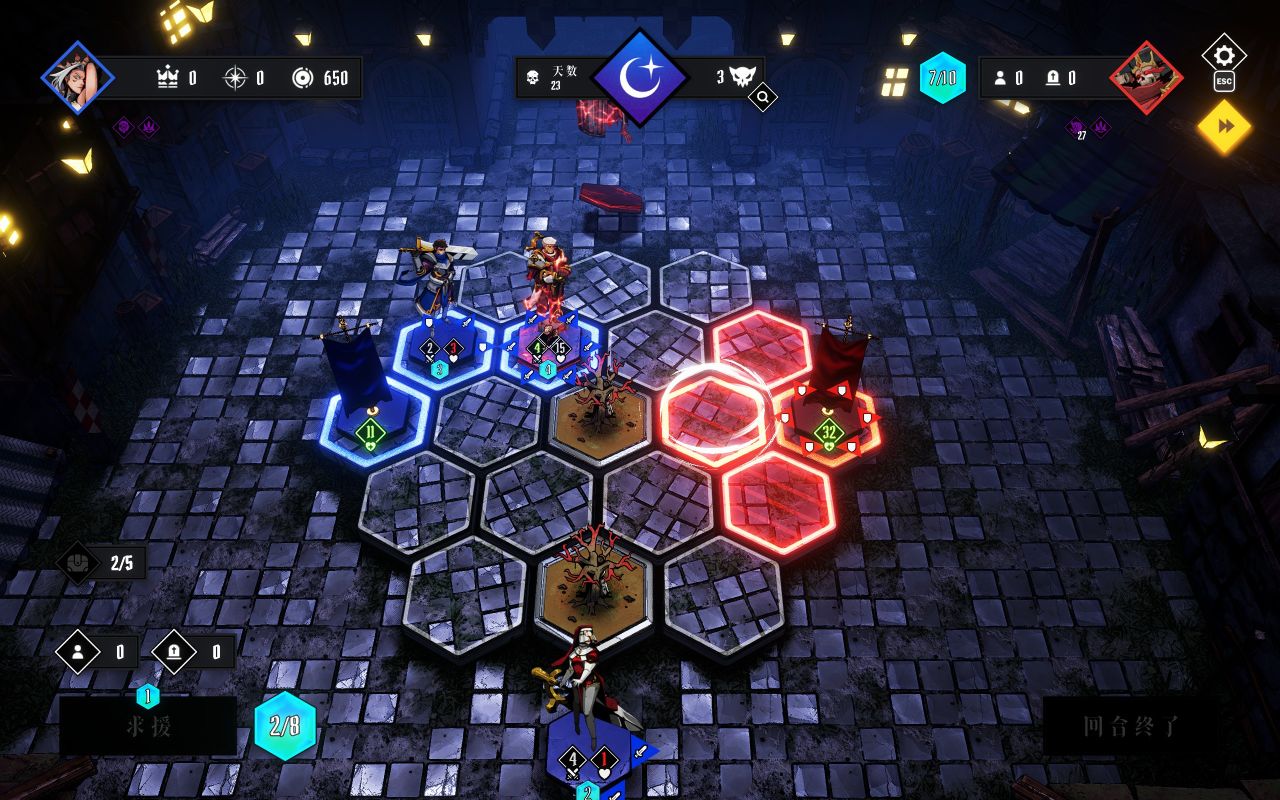Select the red-framed enemy skull portrait
The image size is (1280, 800).
pyautogui.click(x=1145, y=77)
